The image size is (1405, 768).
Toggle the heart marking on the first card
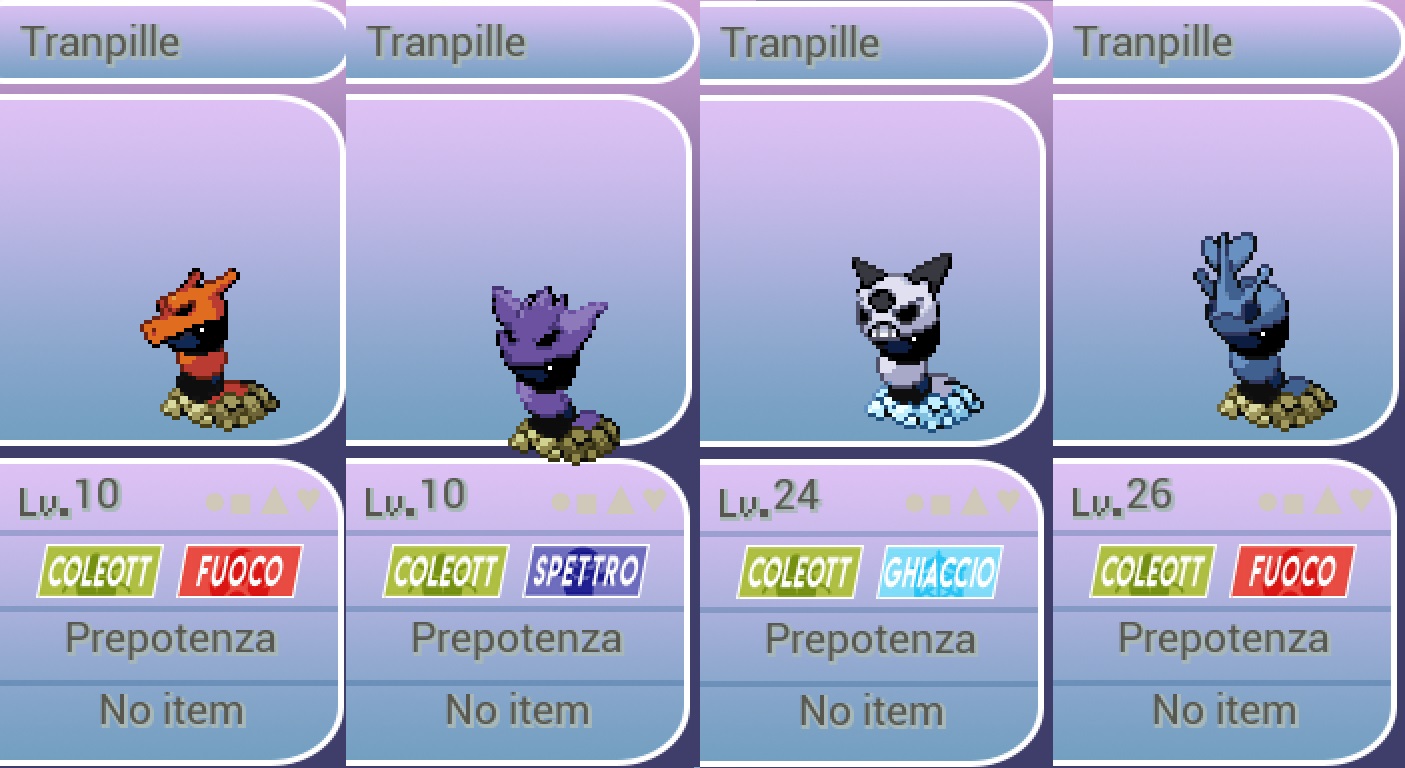click(x=308, y=502)
